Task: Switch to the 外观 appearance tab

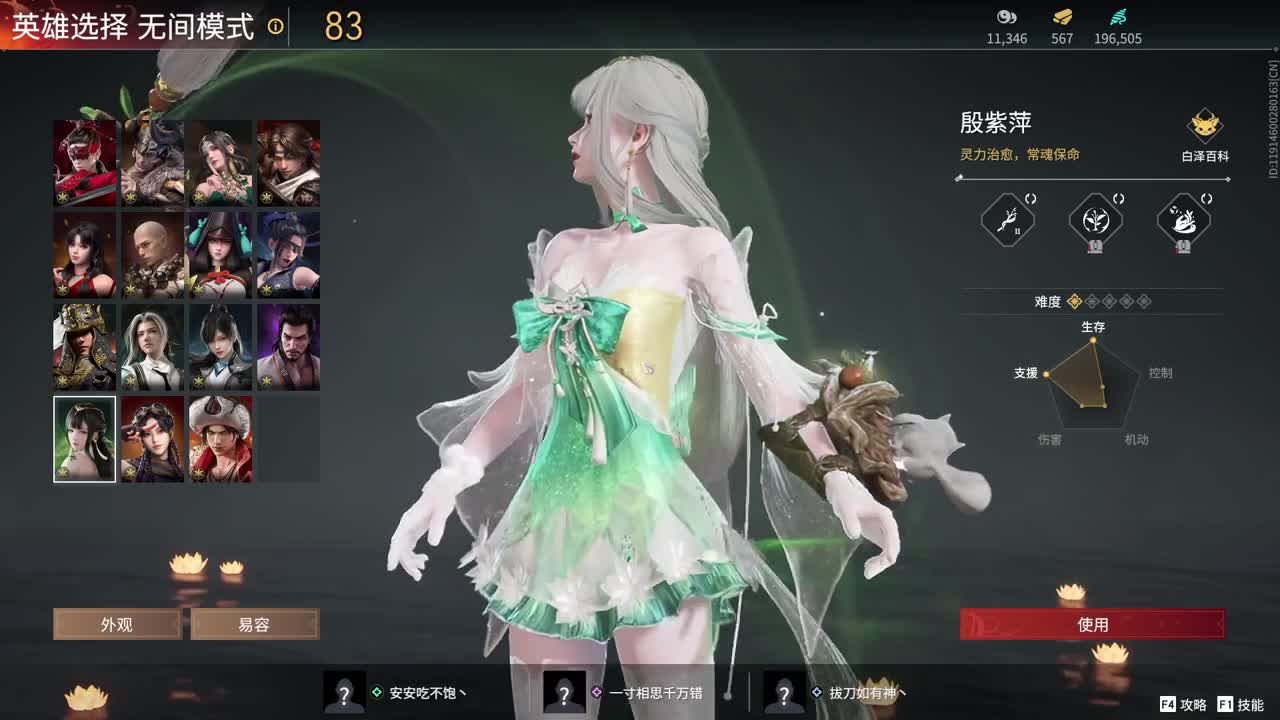Action: tap(116, 624)
